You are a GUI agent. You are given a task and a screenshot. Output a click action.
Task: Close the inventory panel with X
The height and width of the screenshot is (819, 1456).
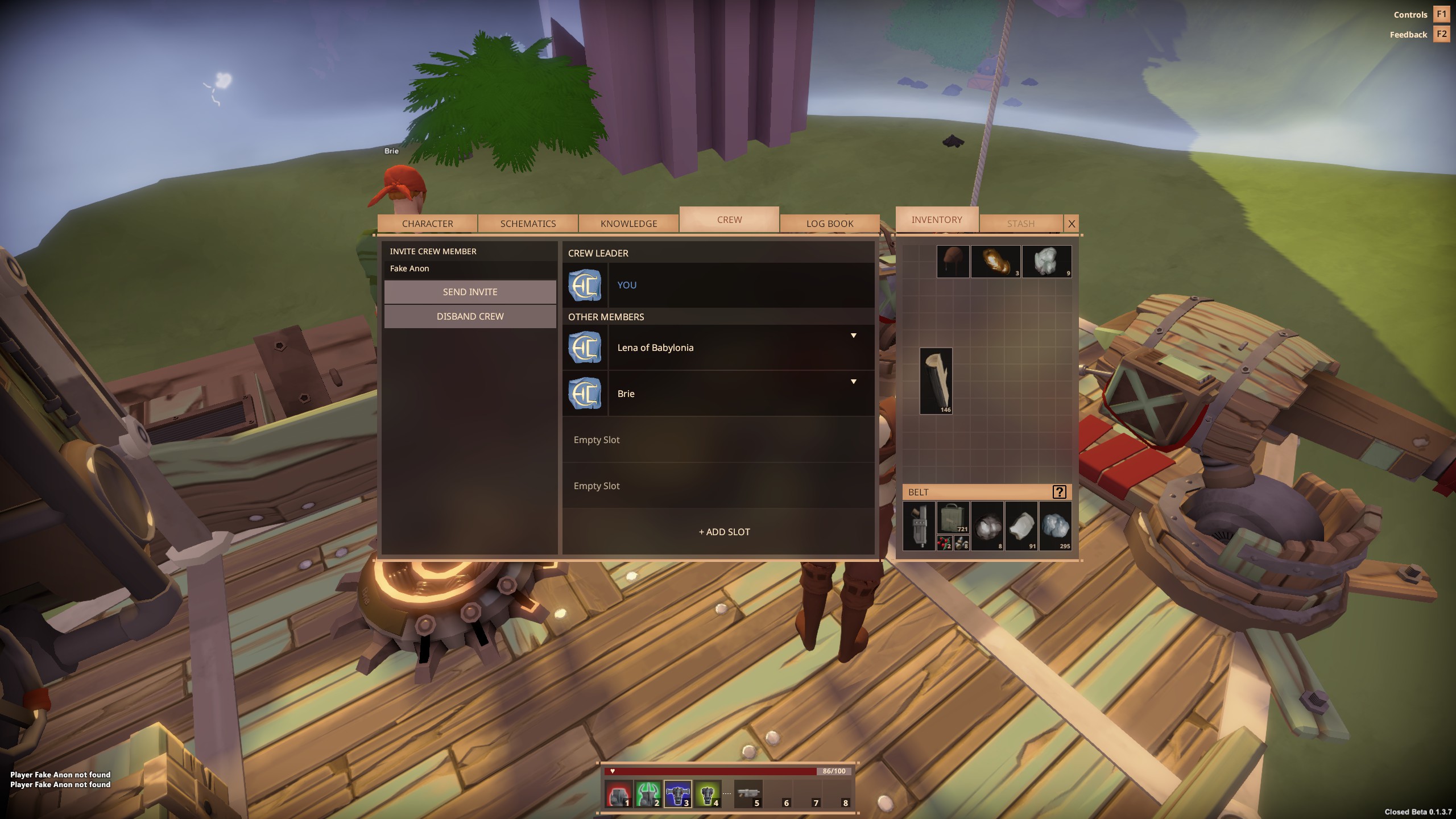click(x=1072, y=224)
